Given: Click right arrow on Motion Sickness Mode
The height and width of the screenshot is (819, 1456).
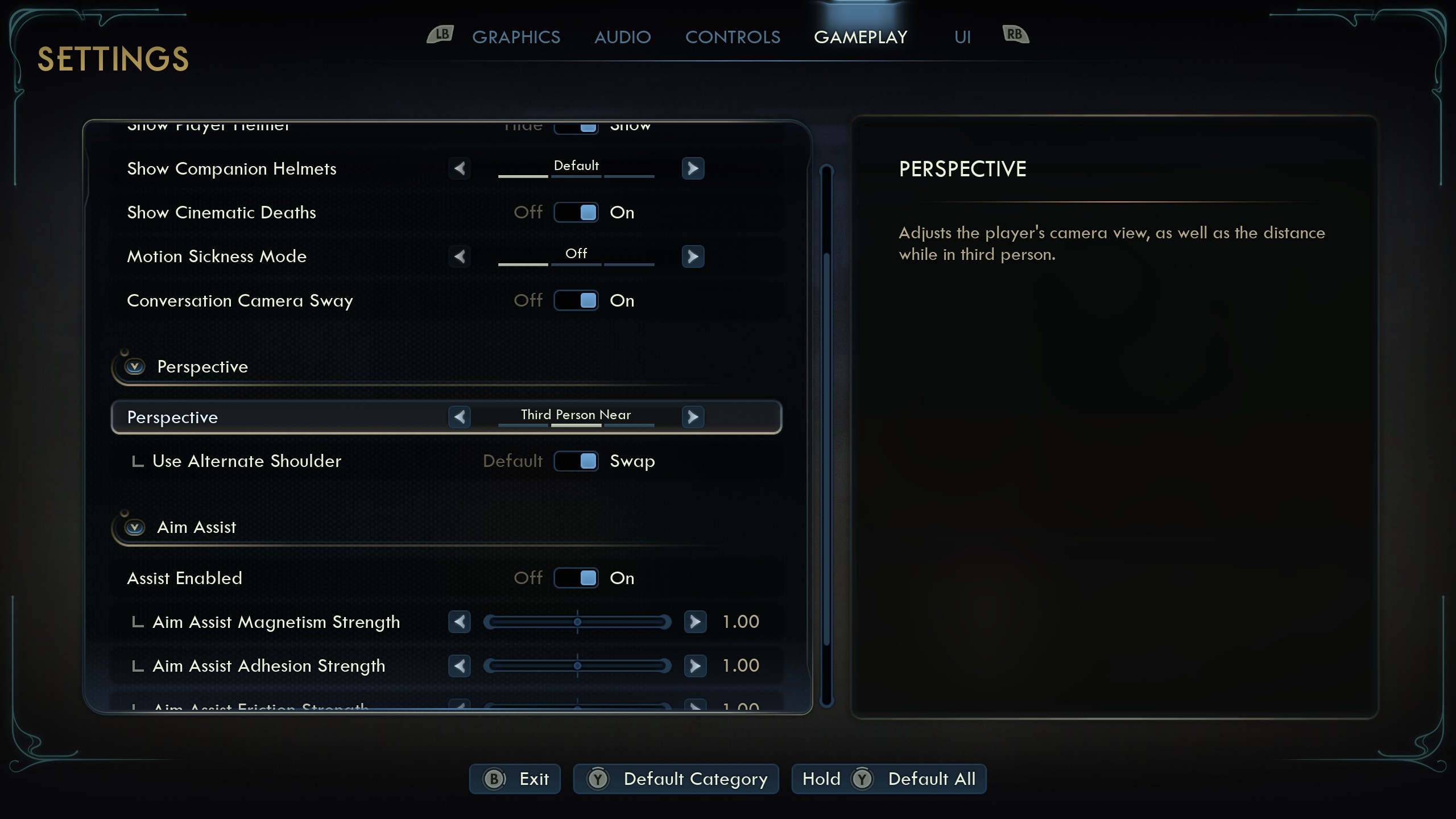Looking at the screenshot, I should (x=693, y=257).
